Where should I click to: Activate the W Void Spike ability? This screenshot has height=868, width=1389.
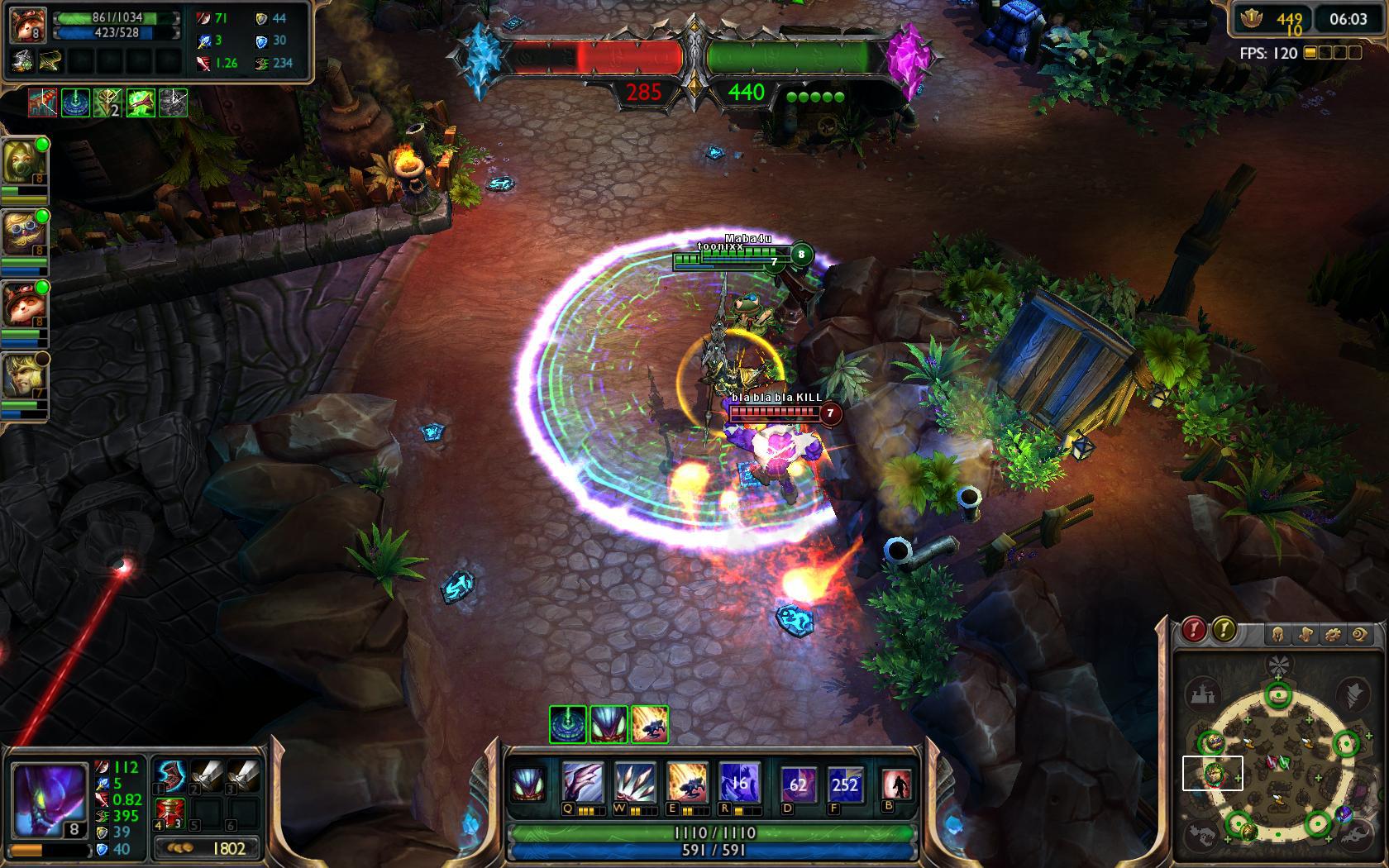[635, 782]
